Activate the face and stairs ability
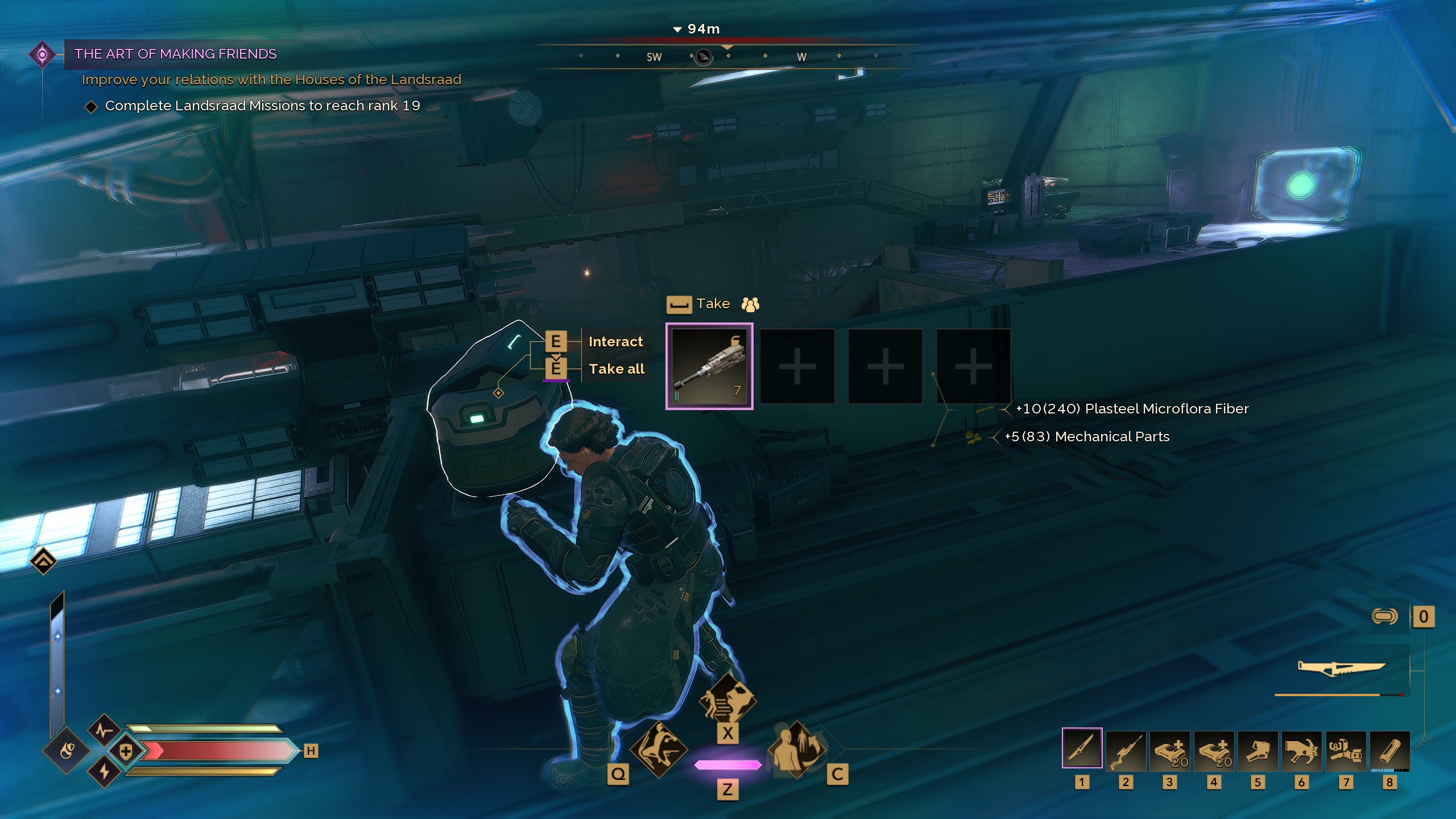This screenshot has width=1456, height=819. click(x=727, y=700)
